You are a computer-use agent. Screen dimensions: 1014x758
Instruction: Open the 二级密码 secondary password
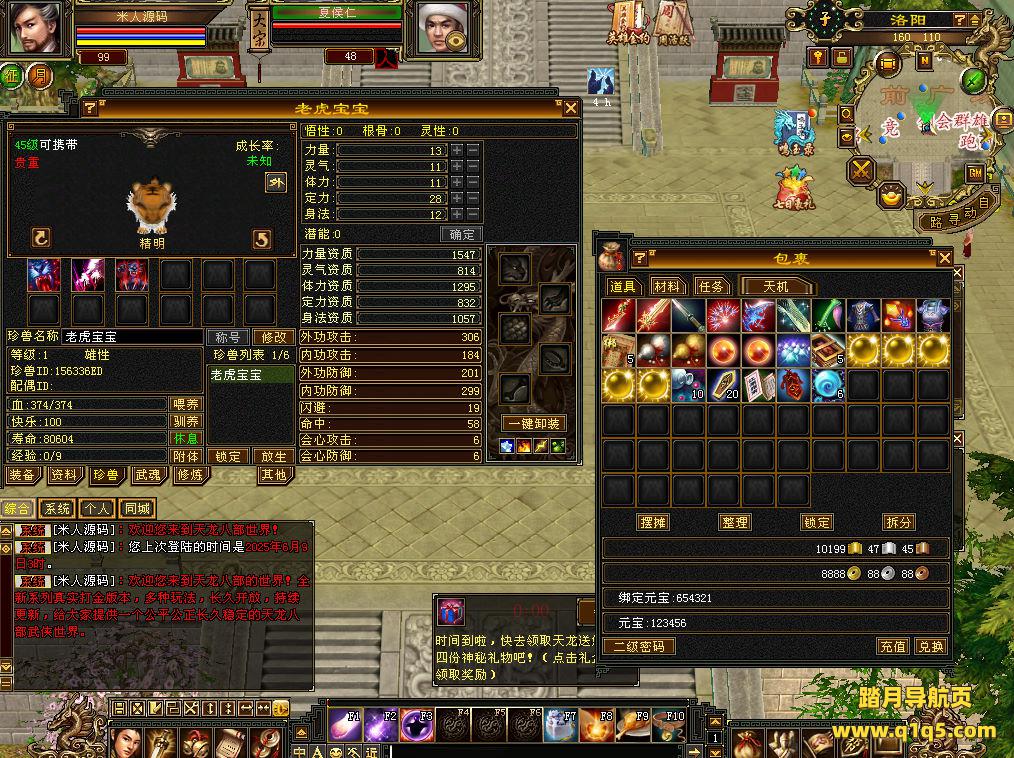pyautogui.click(x=639, y=646)
